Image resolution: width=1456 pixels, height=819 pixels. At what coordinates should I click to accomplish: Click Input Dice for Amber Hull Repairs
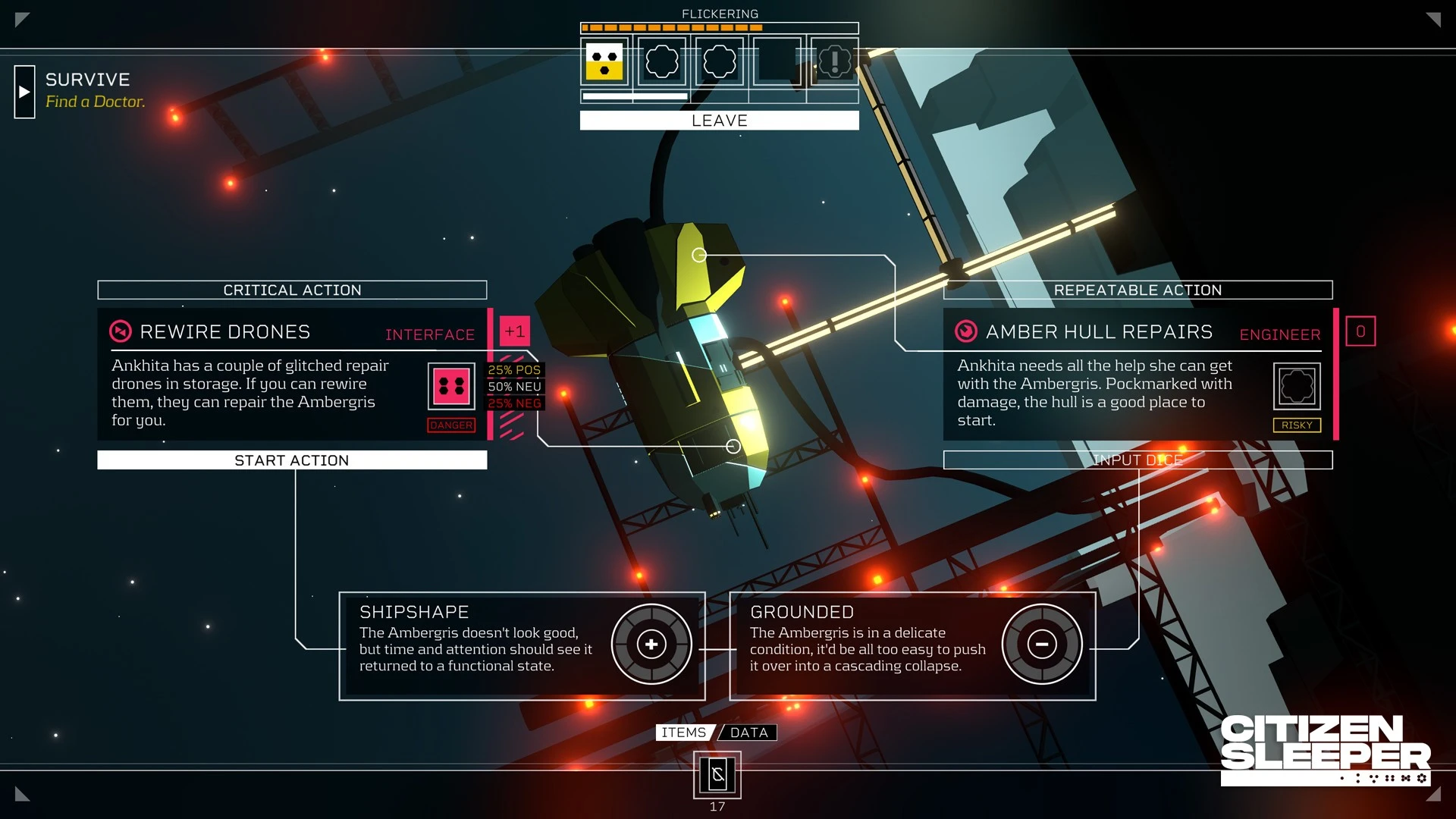coord(1137,460)
